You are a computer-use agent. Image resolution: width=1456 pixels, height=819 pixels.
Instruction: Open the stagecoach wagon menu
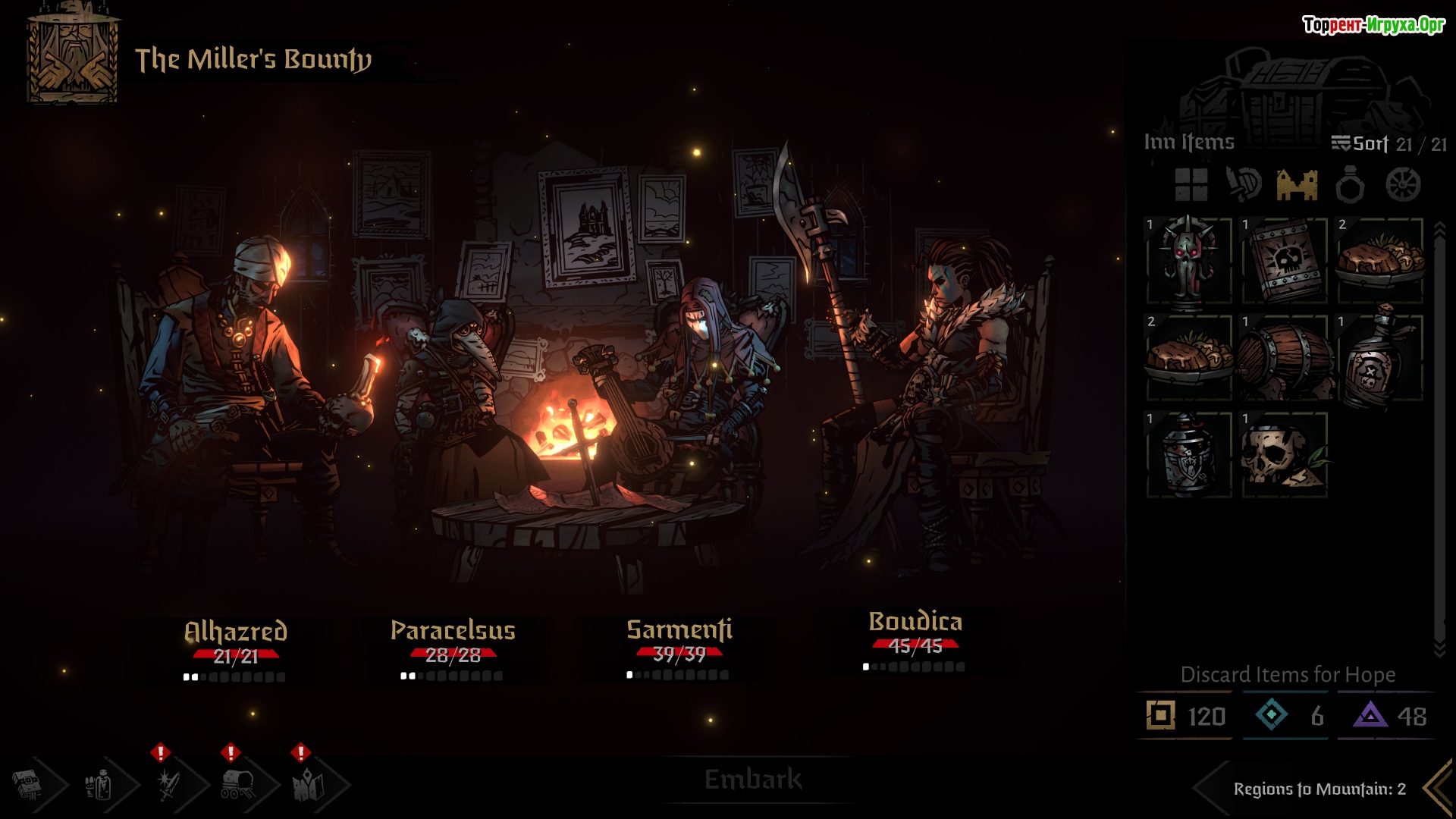point(238,786)
